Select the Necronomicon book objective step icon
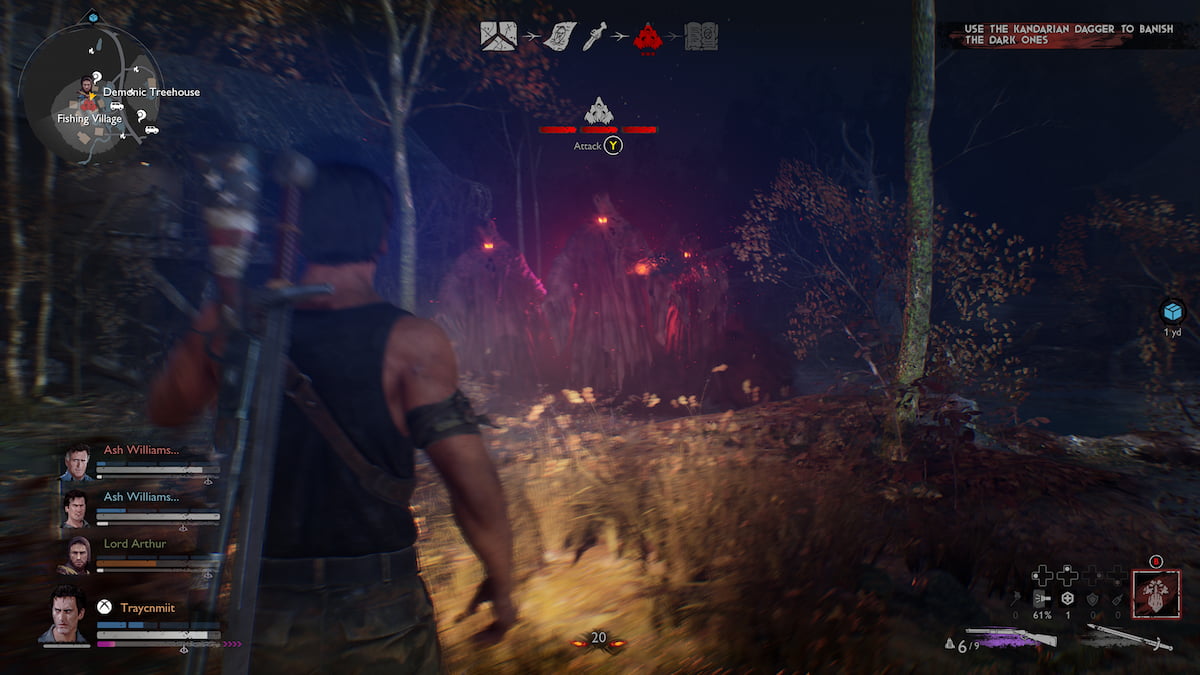Viewport: 1200px width, 675px height. click(701, 37)
